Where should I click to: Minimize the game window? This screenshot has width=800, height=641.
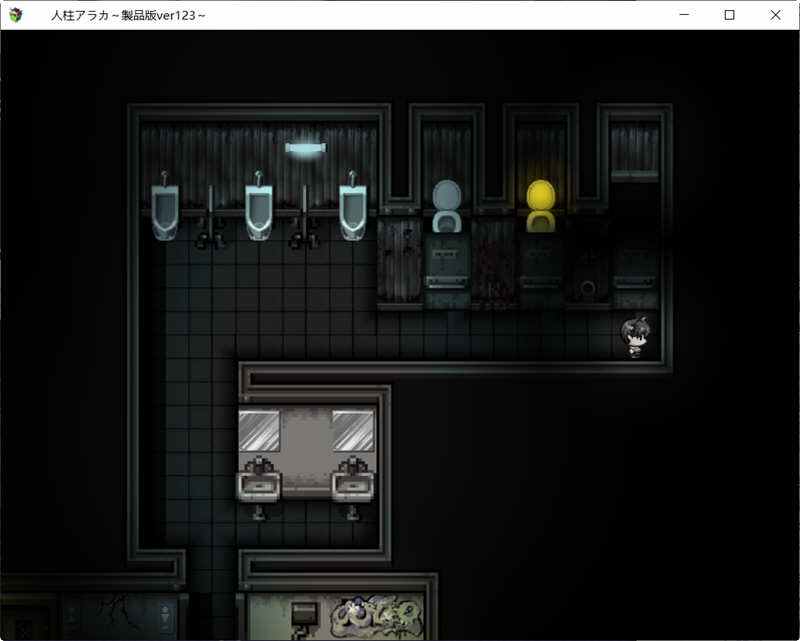pos(684,15)
